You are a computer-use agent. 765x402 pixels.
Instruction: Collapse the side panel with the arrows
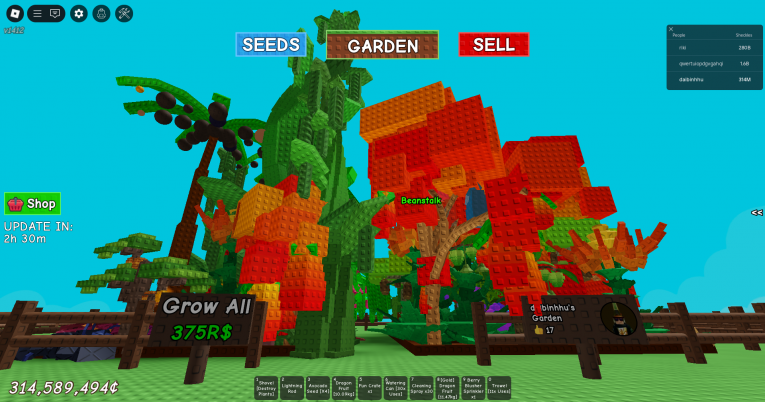757,212
